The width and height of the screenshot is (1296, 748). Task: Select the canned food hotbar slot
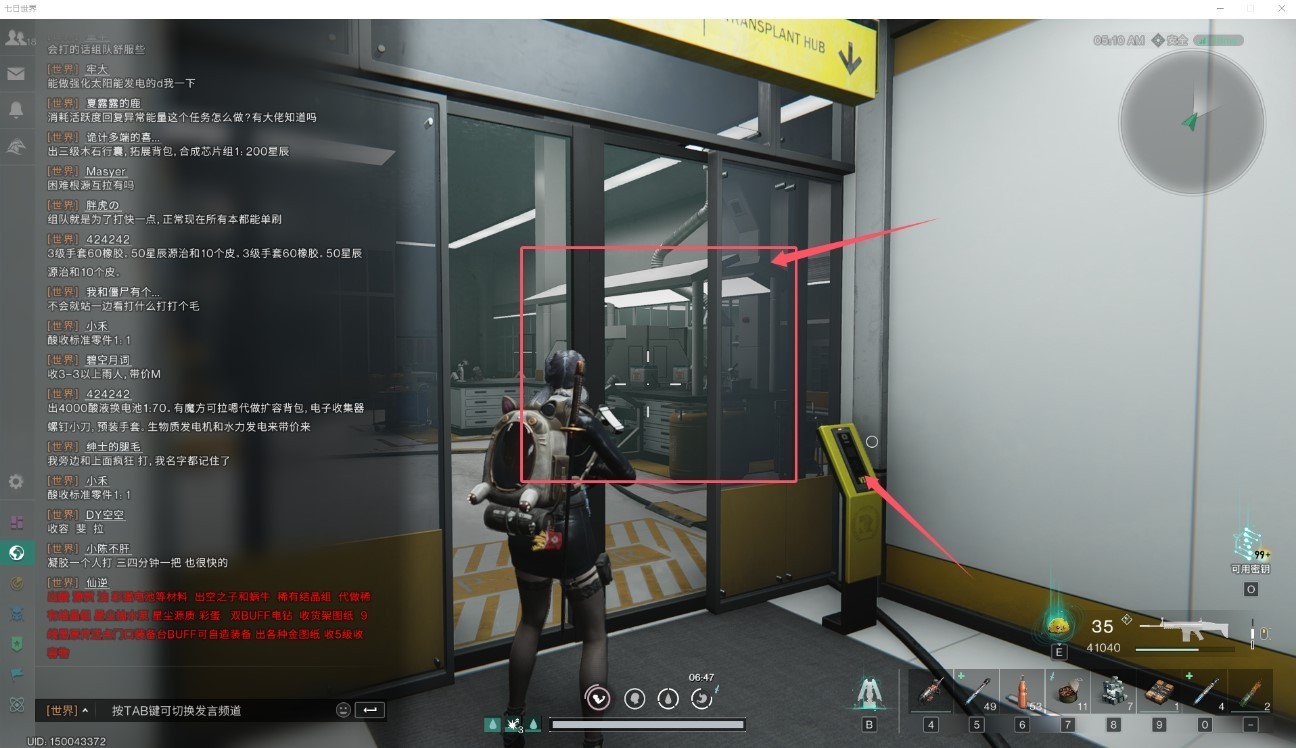tap(1068, 692)
